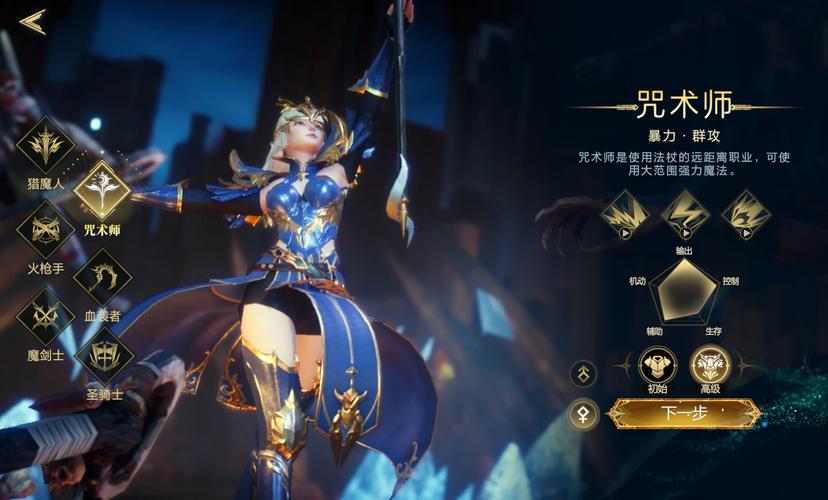The height and width of the screenshot is (500, 828).
Task: Play the first skill preview with spiky burst
Action: pyautogui.click(x=625, y=214)
